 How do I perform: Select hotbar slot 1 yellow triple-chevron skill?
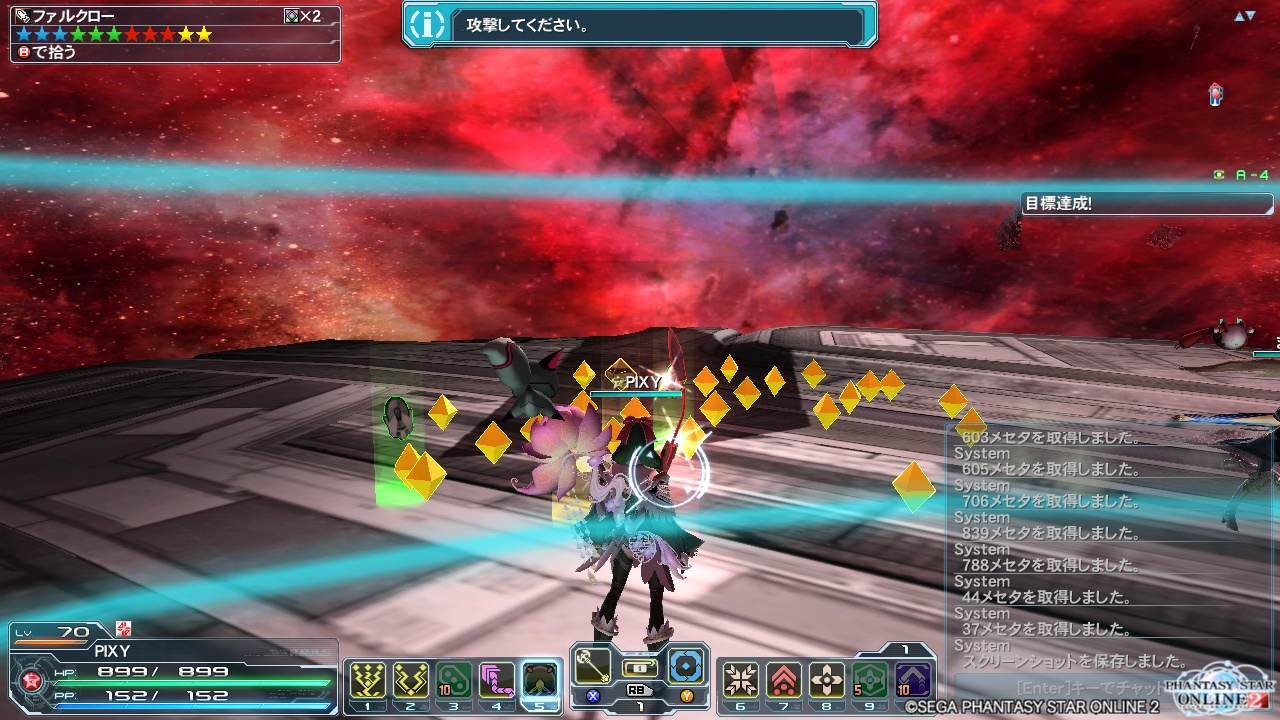(368, 681)
